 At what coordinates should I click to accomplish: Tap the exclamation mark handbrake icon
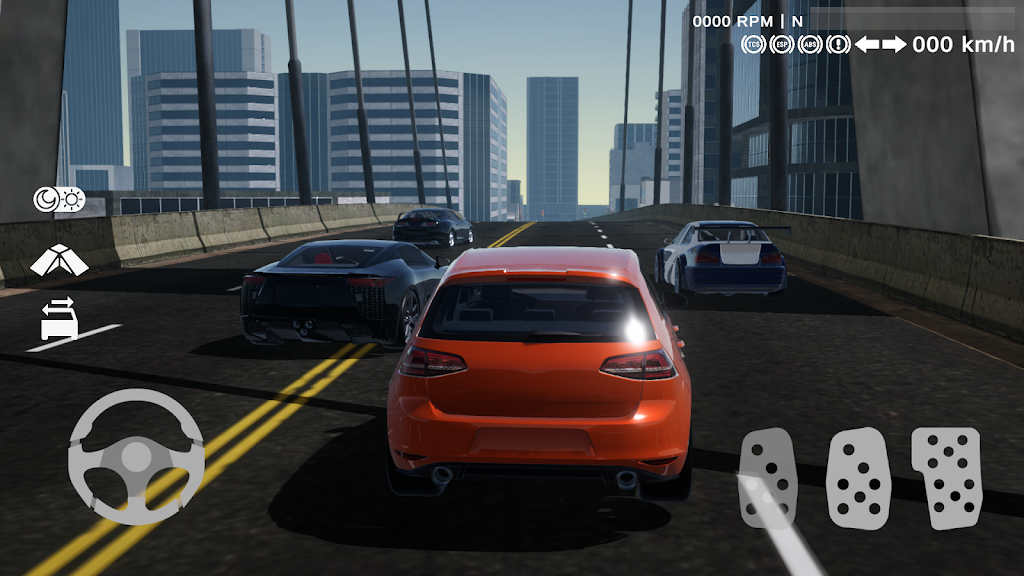pyautogui.click(x=838, y=44)
